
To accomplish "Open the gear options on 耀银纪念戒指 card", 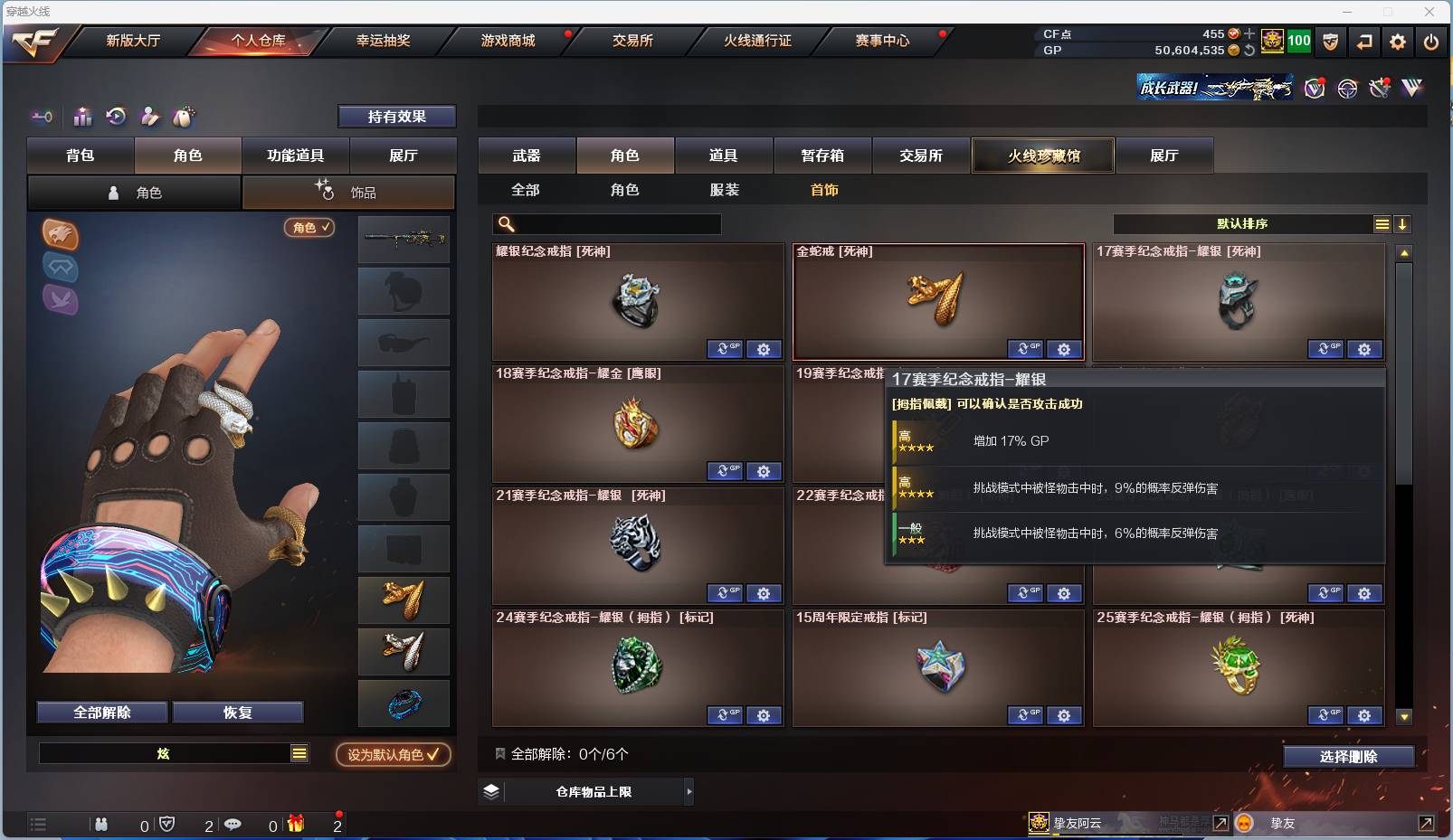I will coord(764,348).
